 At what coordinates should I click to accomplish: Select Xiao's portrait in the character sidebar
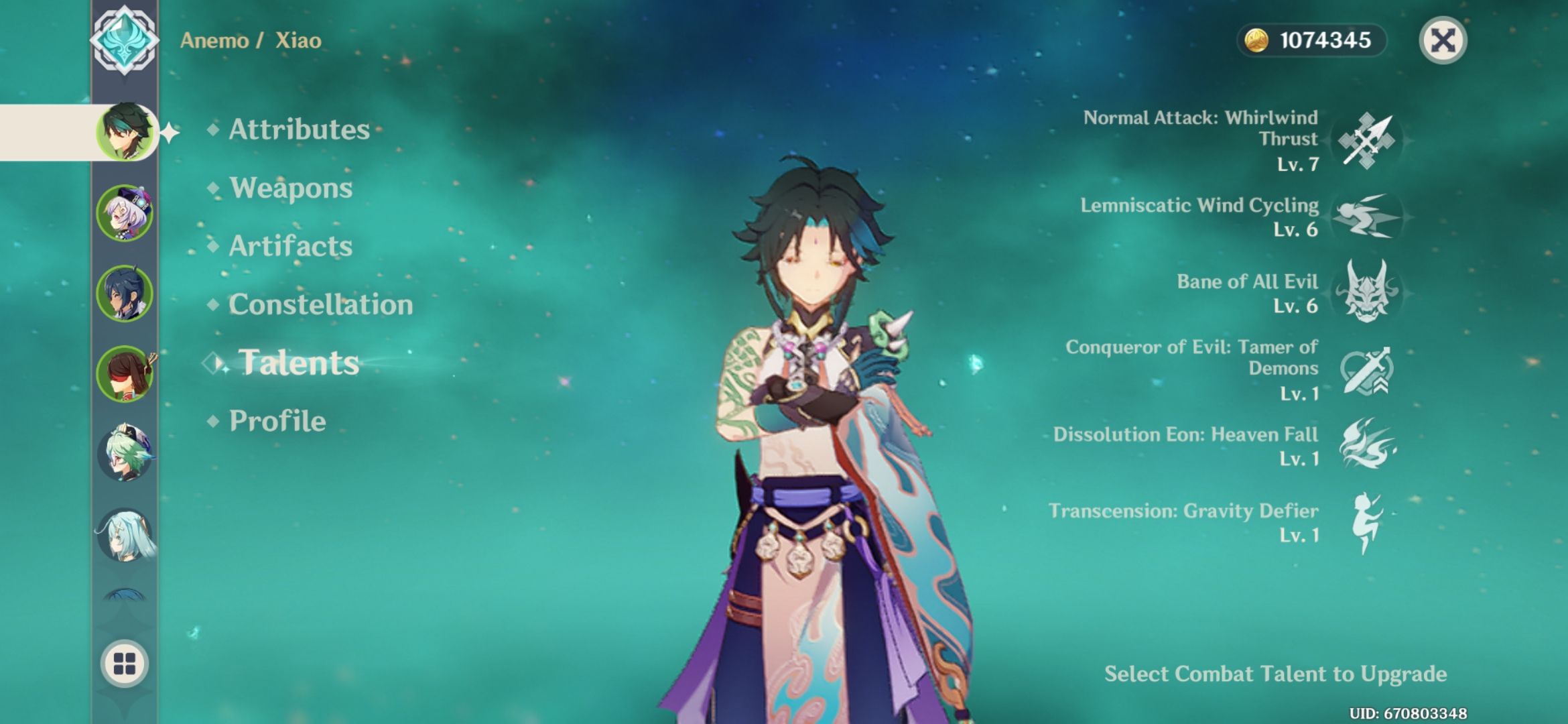(125, 131)
